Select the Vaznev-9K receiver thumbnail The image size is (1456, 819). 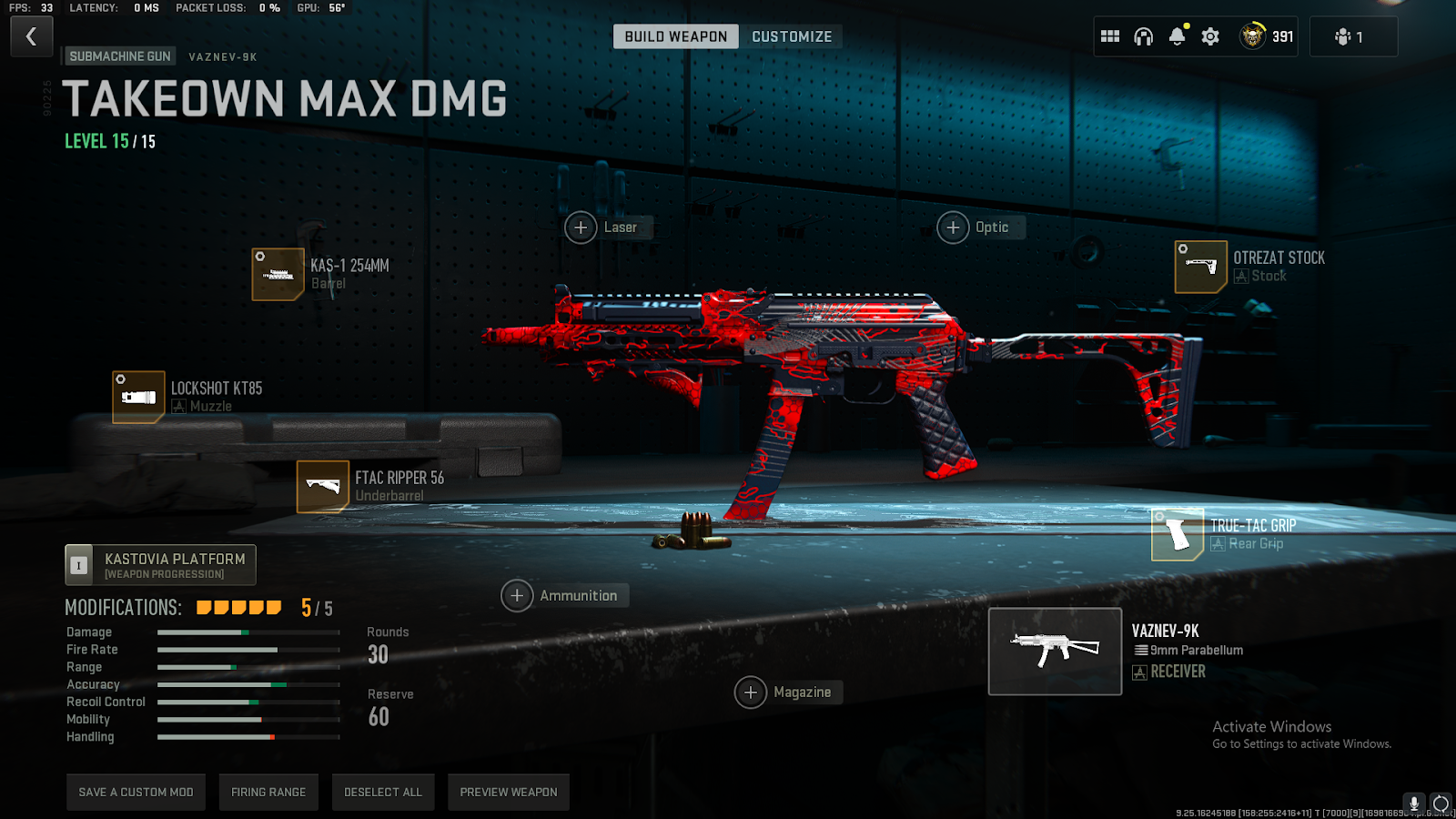pos(1055,652)
